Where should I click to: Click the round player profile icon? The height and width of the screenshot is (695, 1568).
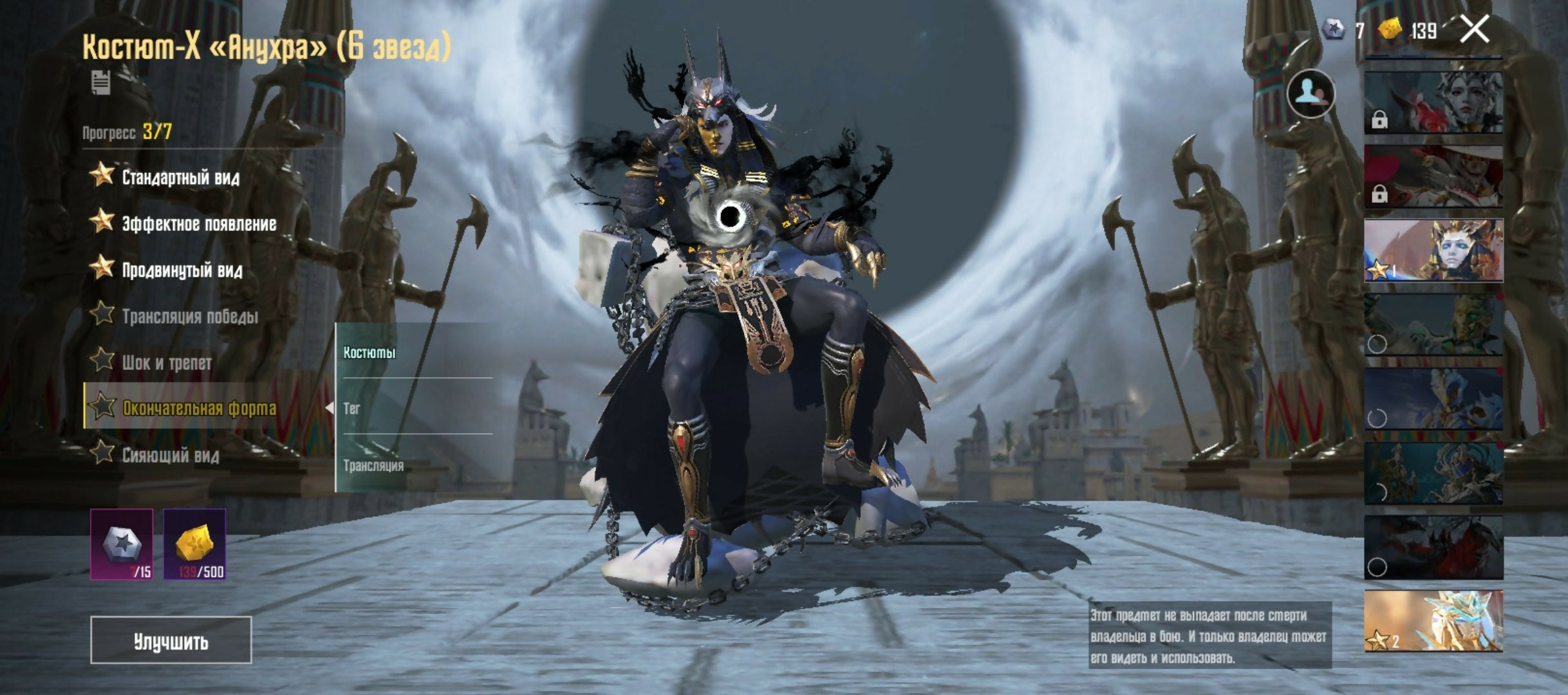pos(1311,94)
